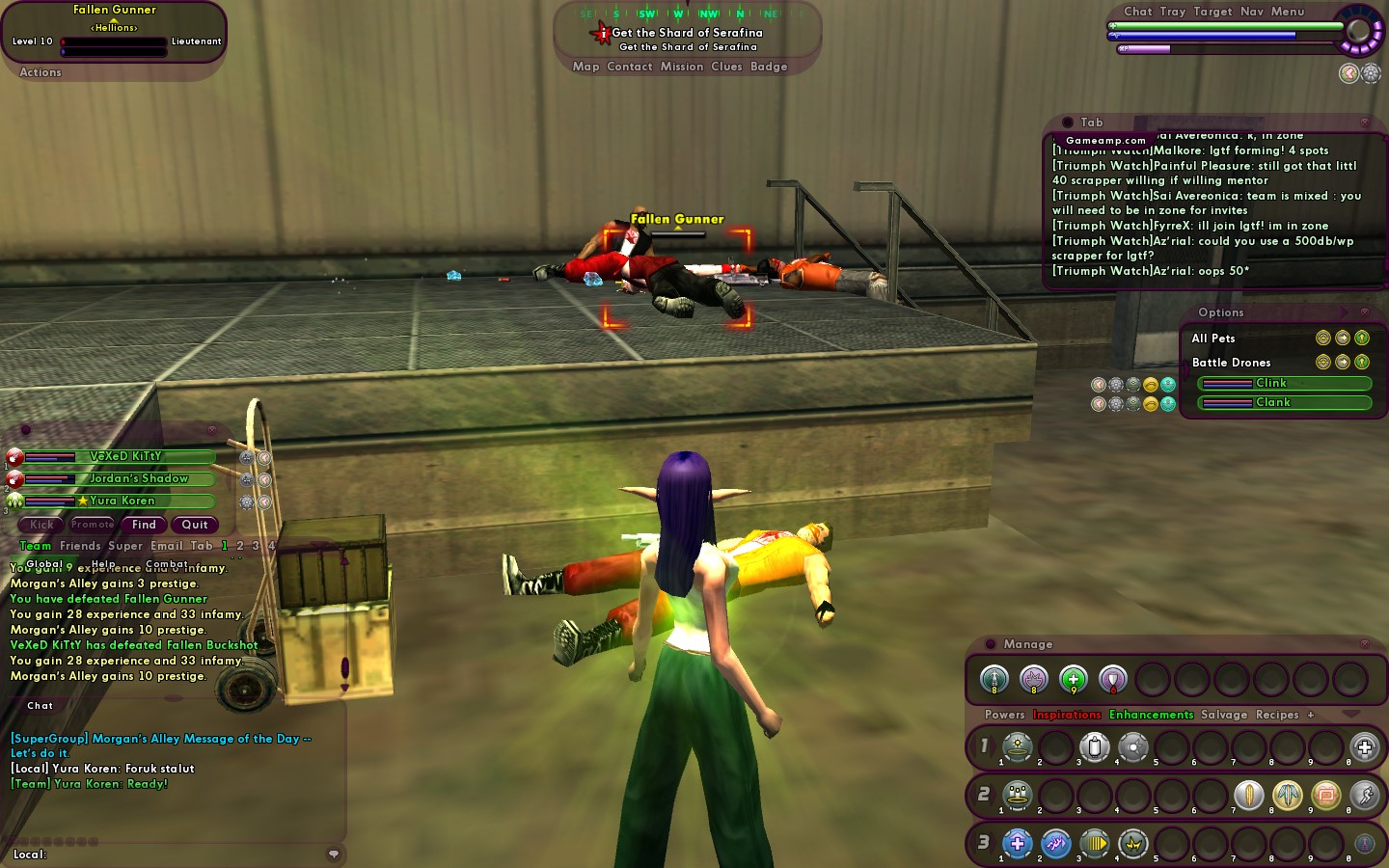Switch to the Enhancements tab
This screenshot has height=868, width=1389.
point(1151,715)
